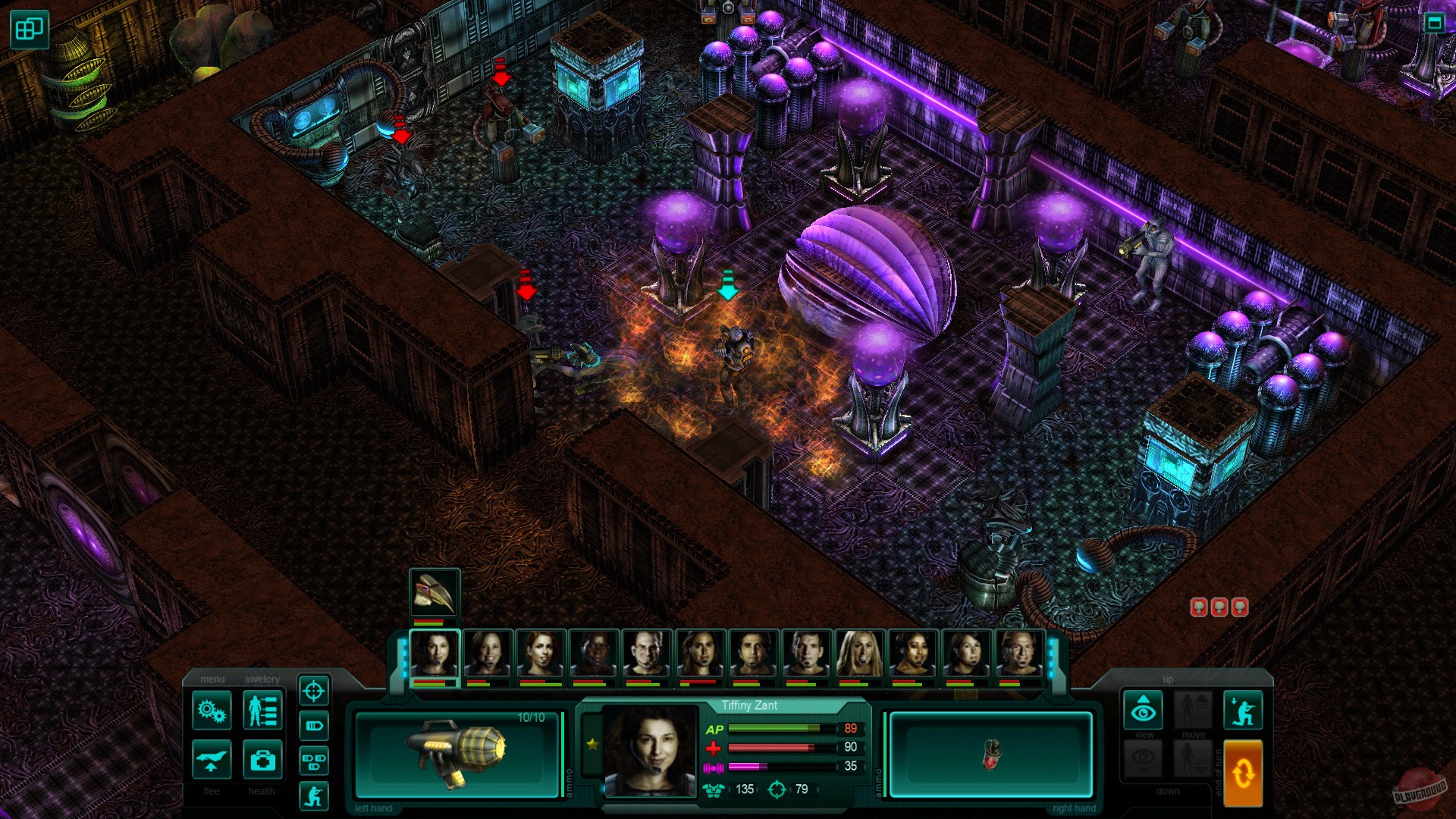Select single-shot fire mode bullet icon
1456x819 pixels.
point(313,726)
